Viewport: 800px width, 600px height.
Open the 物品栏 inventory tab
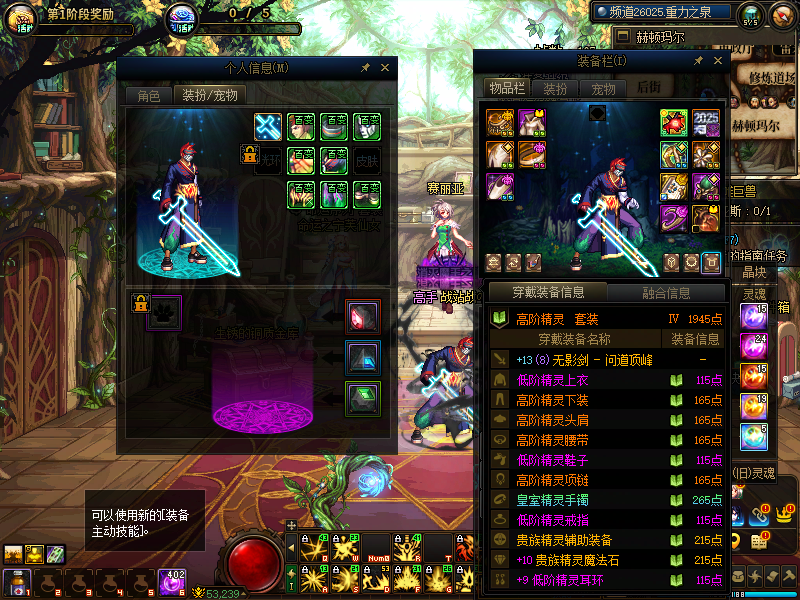point(506,88)
